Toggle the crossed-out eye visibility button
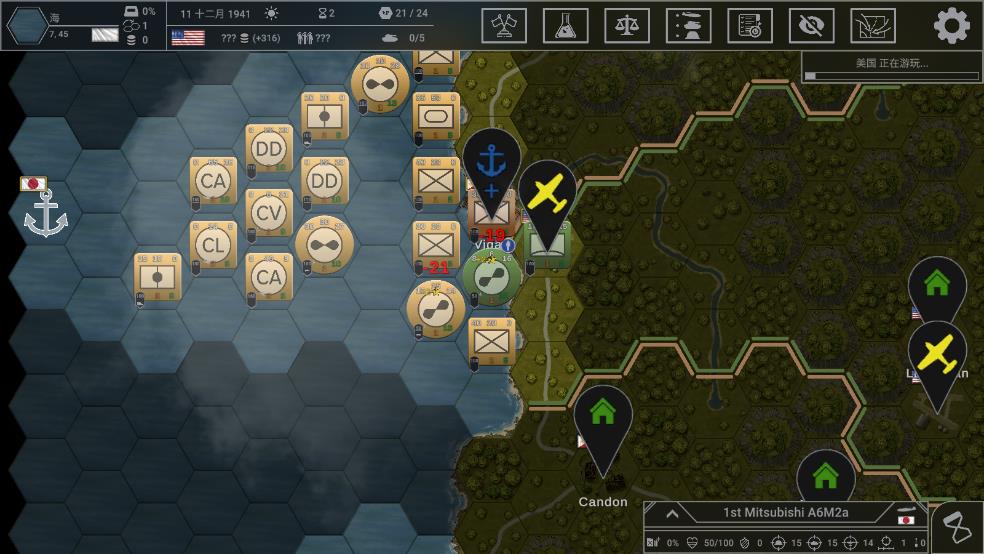This screenshot has height=554, width=984. pos(811,25)
